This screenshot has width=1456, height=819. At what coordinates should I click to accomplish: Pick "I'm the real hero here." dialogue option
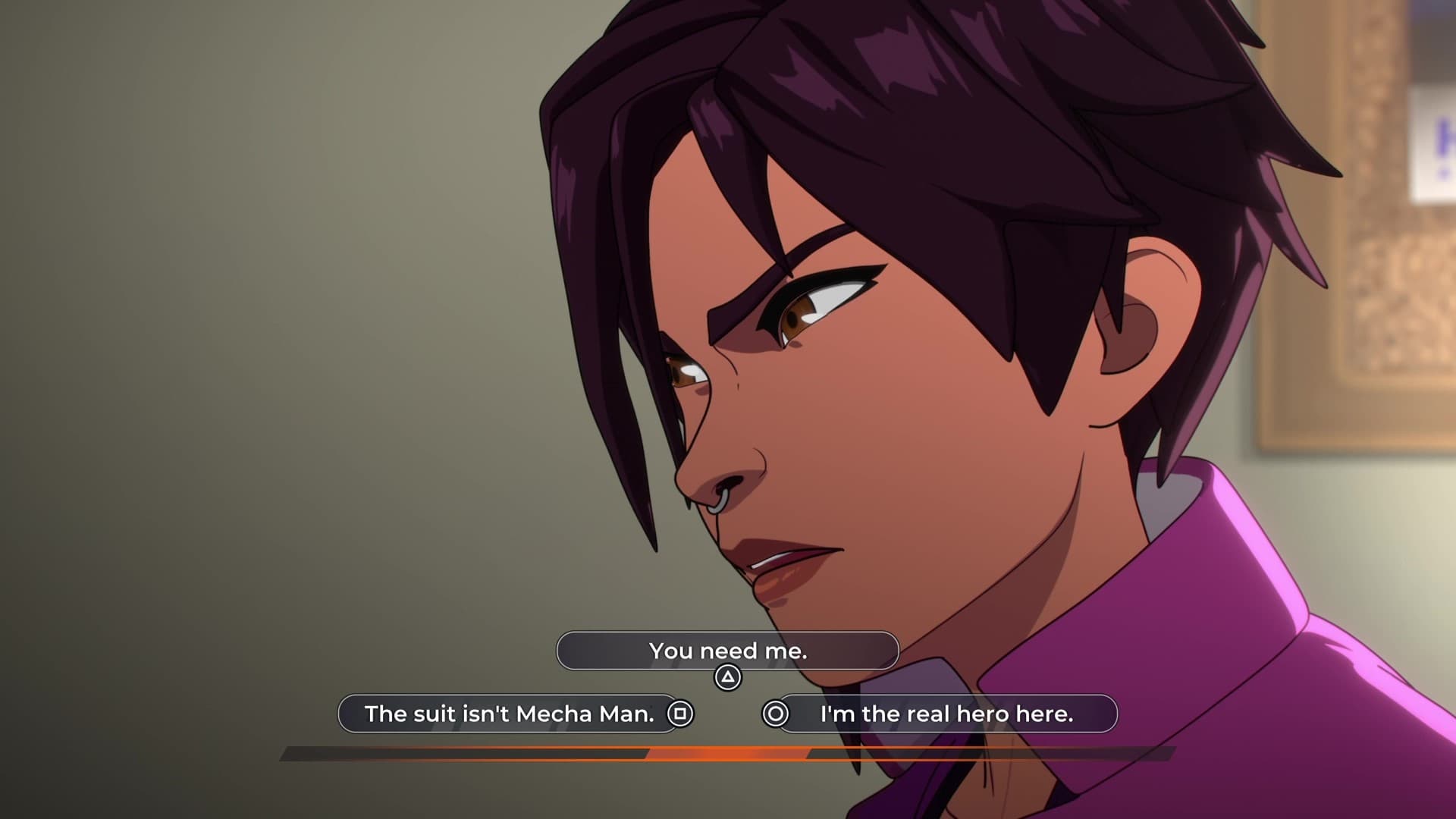(946, 714)
